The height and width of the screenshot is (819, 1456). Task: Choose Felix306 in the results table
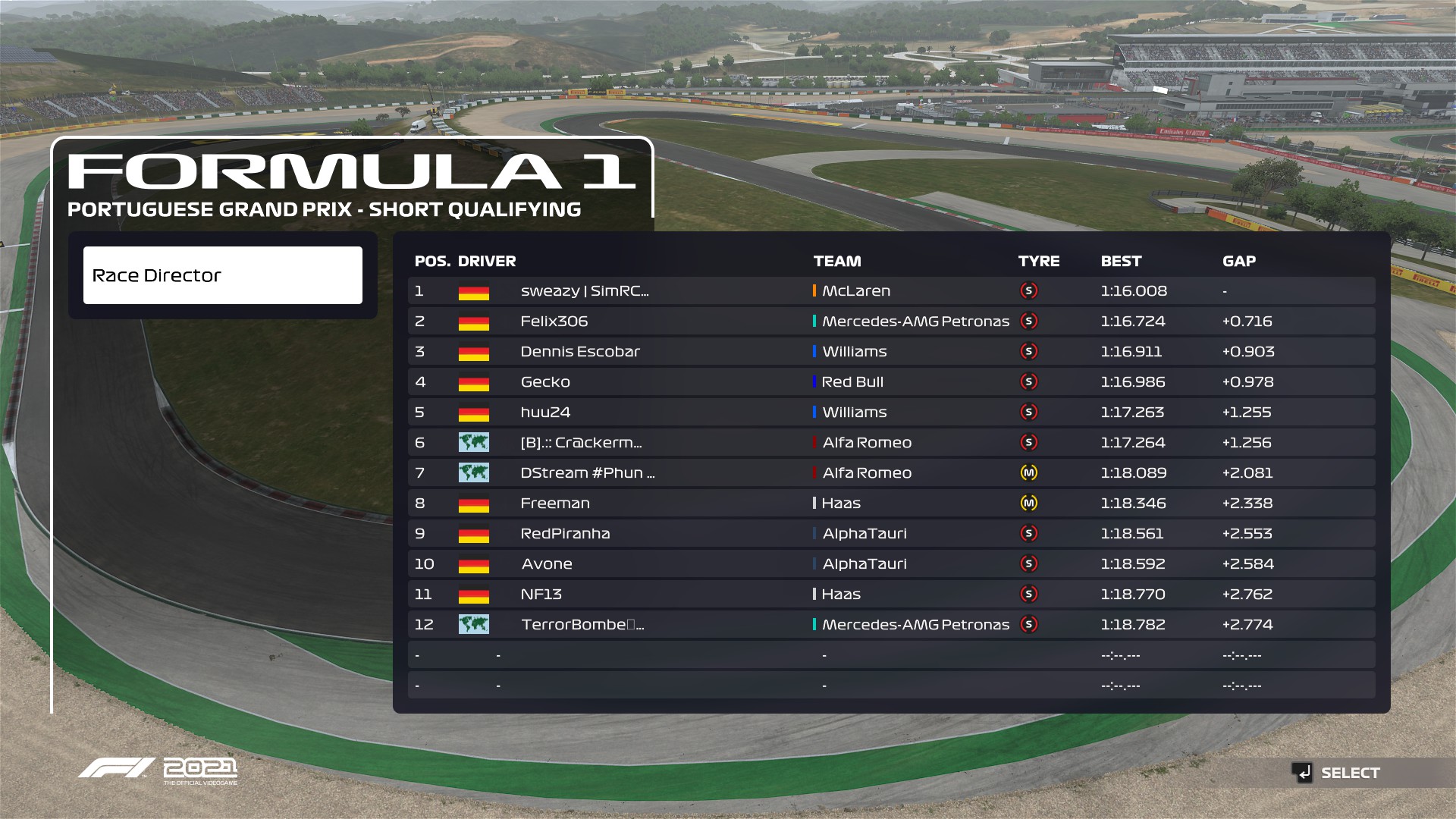tap(554, 322)
